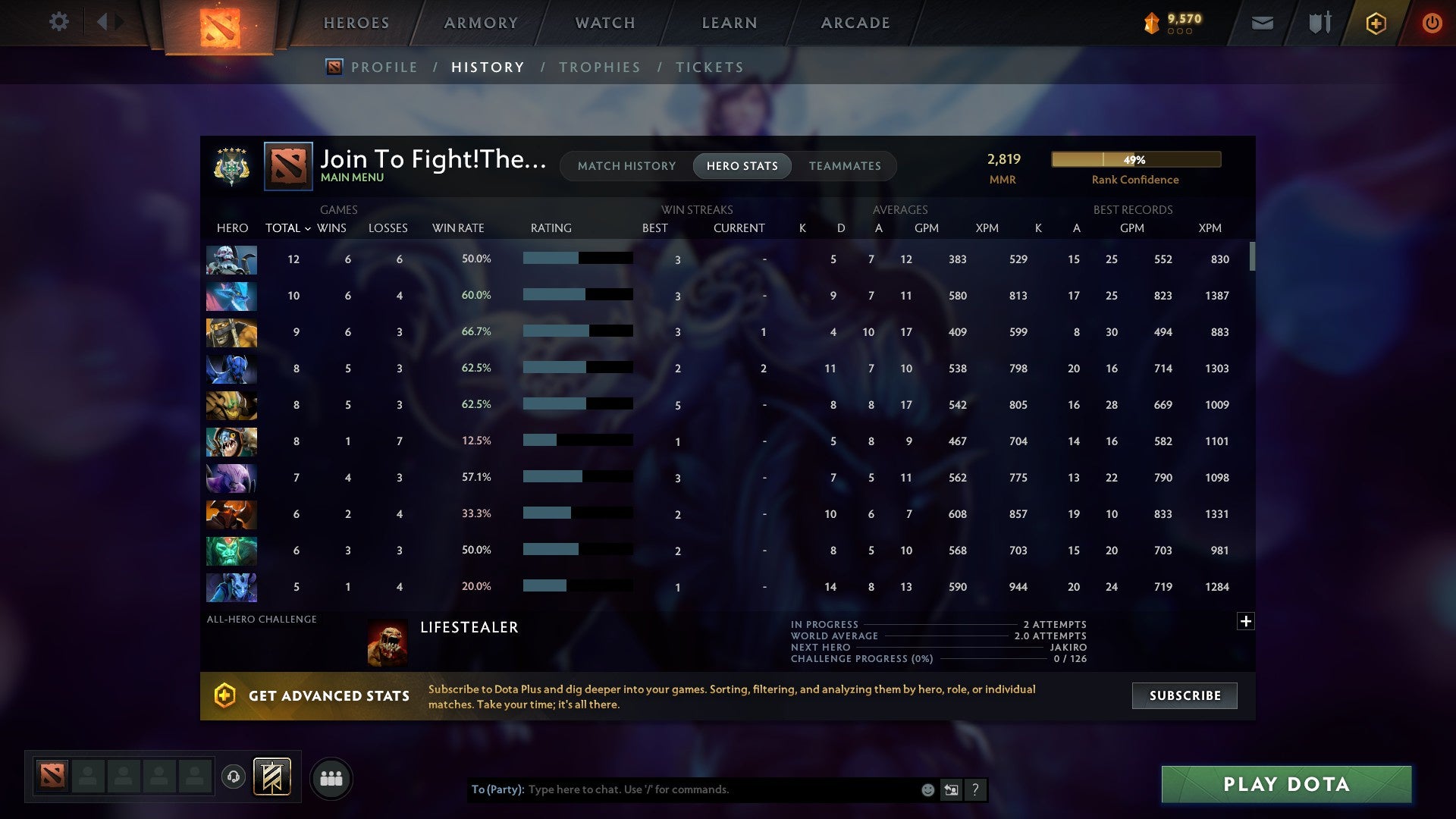1456x819 pixels.
Task: Click the Rank Confidence progress bar
Action: 1135,159
